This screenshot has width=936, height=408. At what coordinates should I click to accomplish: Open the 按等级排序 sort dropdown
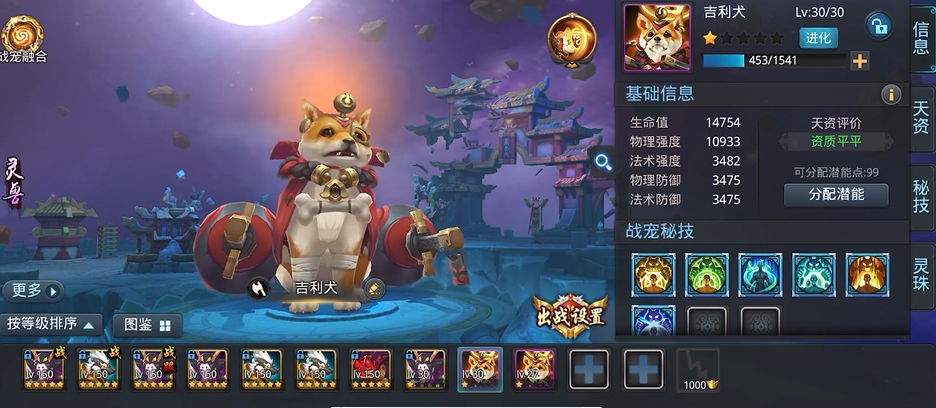click(x=51, y=324)
